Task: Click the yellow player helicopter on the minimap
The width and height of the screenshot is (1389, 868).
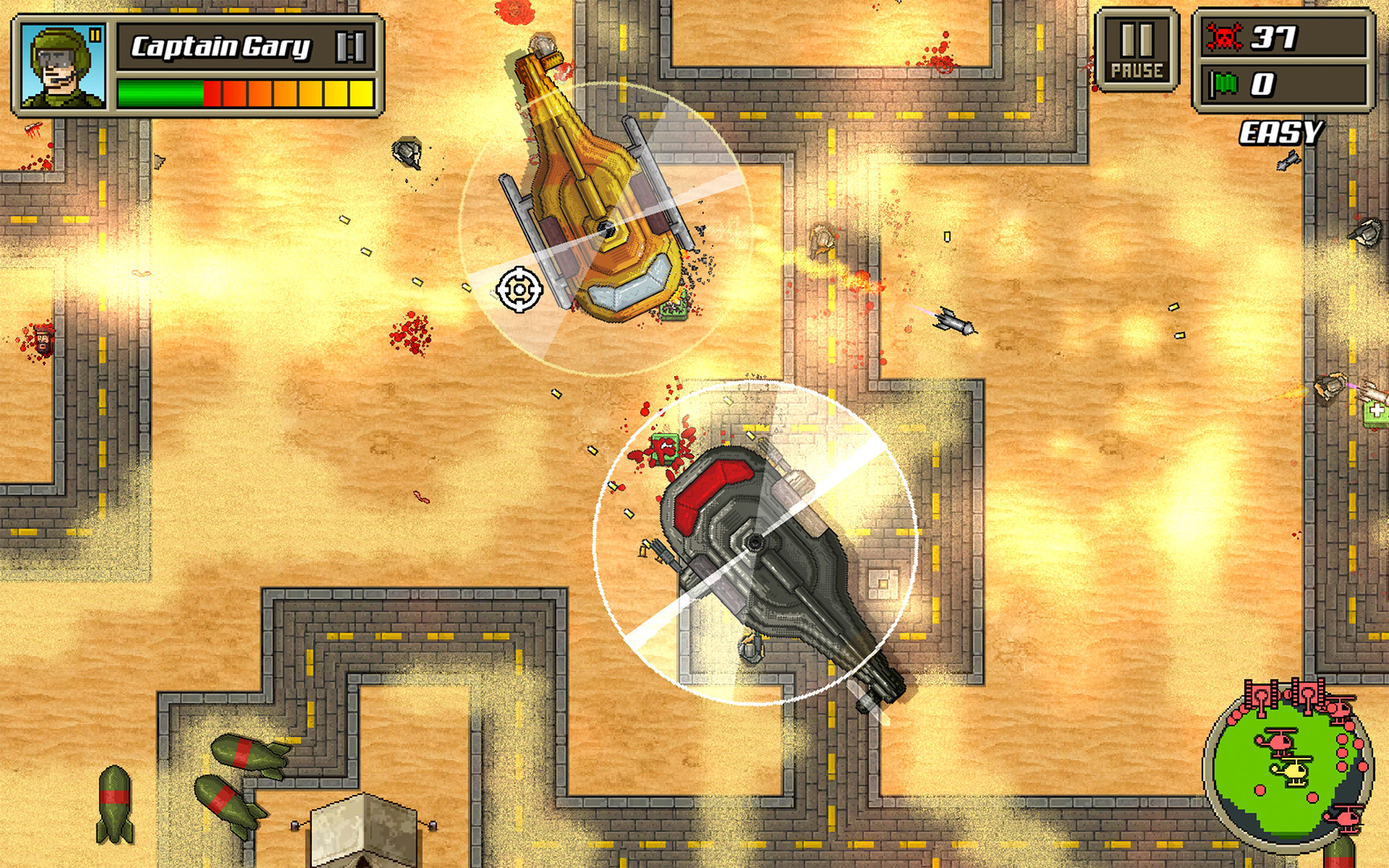Action: (x=1294, y=772)
